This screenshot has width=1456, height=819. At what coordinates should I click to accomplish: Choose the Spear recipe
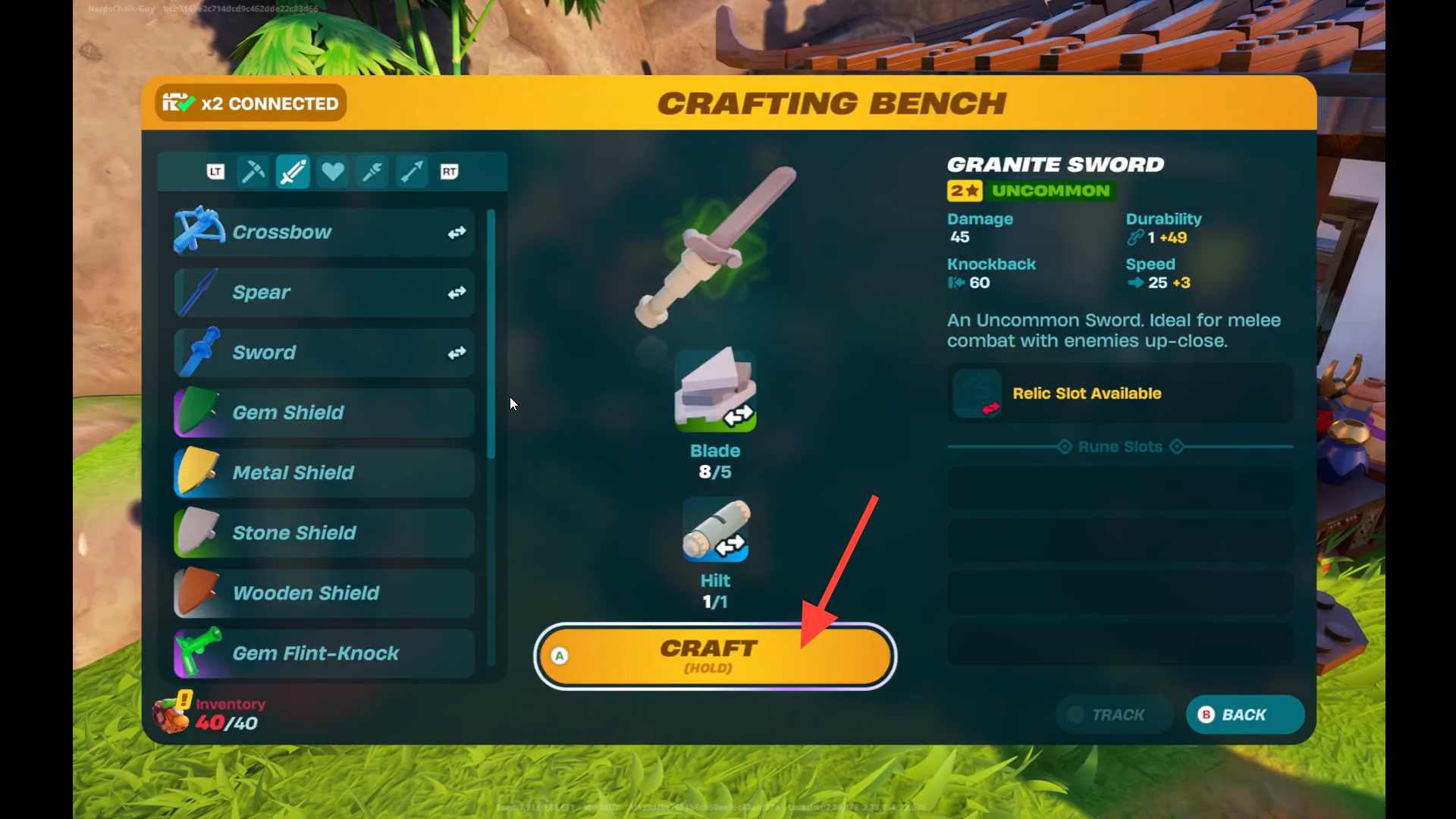[324, 293]
